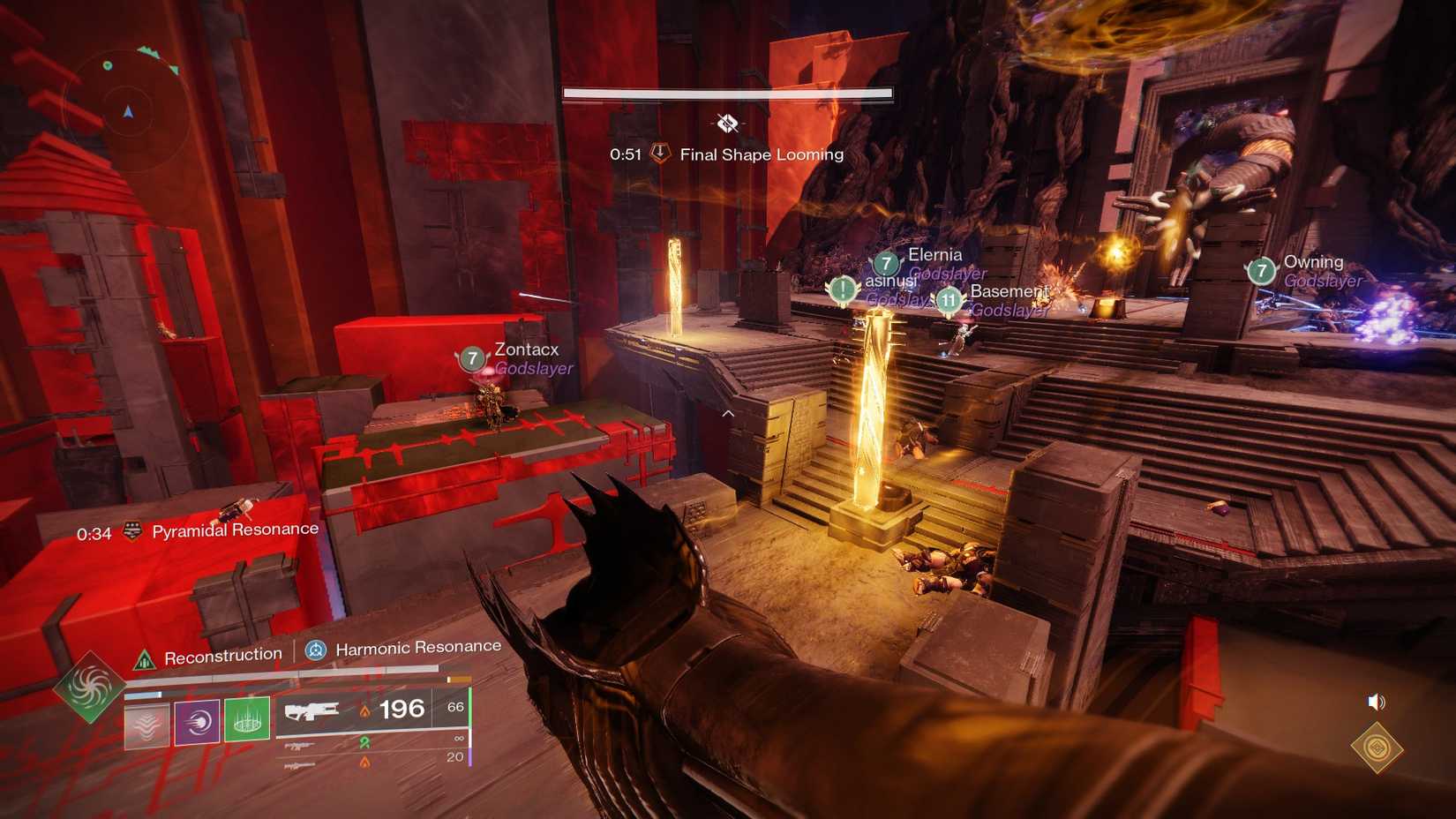This screenshot has width=1456, height=819.
Task: Click the purple melee ability icon
Action: 198,721
